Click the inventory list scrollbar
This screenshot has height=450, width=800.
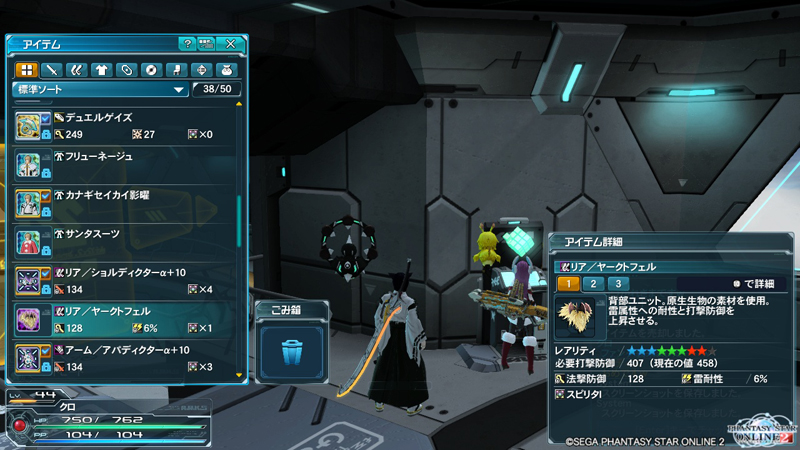pos(239,222)
